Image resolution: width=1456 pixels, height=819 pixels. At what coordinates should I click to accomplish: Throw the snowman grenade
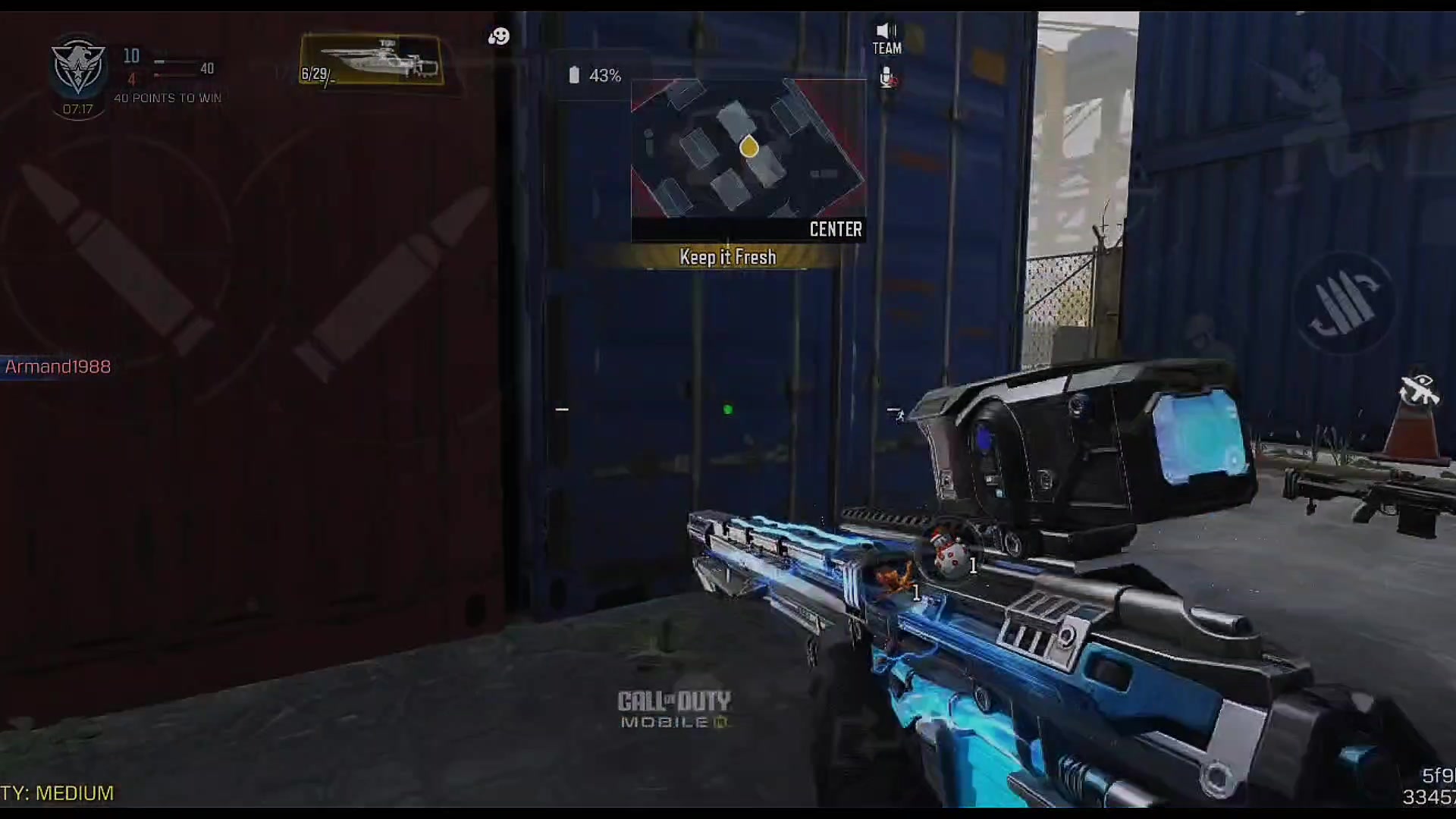pyautogui.click(x=948, y=554)
